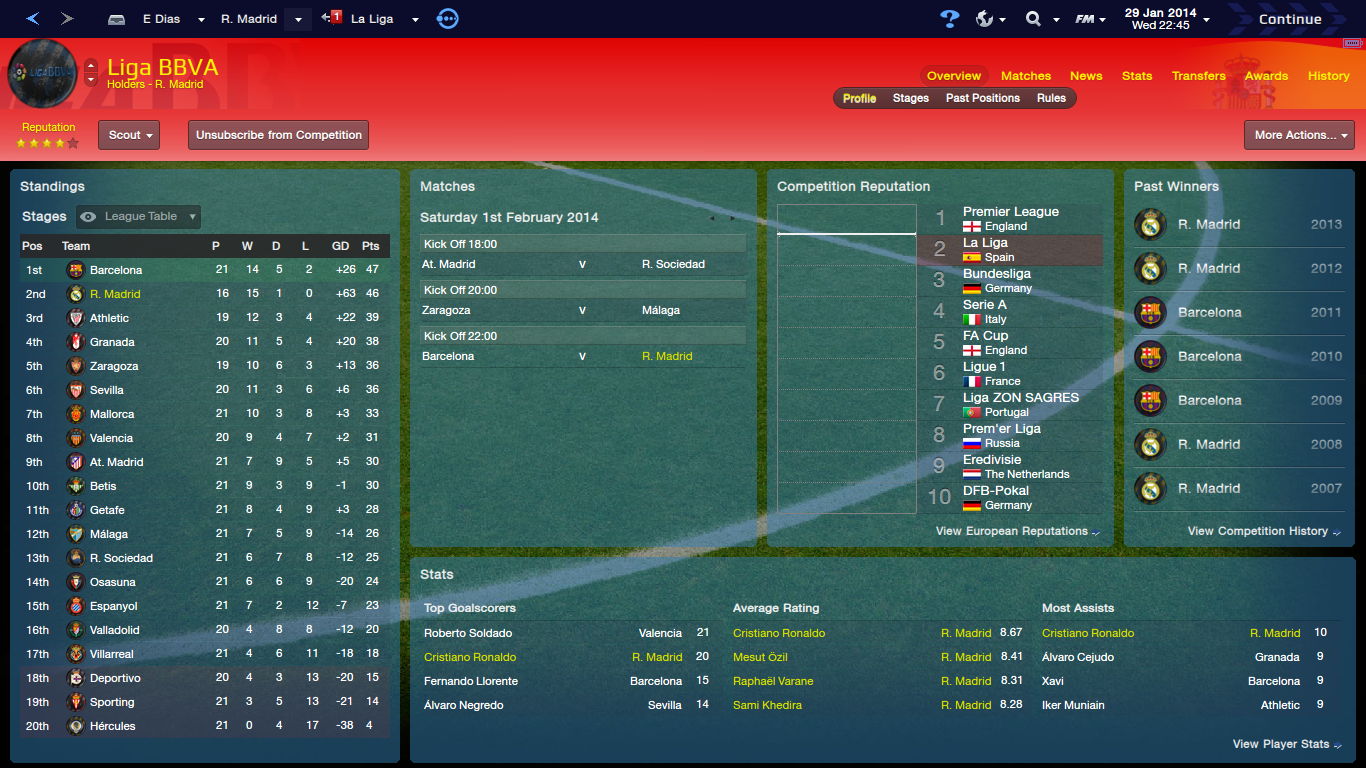Open View Player Stats link
The image size is (1366, 768).
click(1280, 744)
